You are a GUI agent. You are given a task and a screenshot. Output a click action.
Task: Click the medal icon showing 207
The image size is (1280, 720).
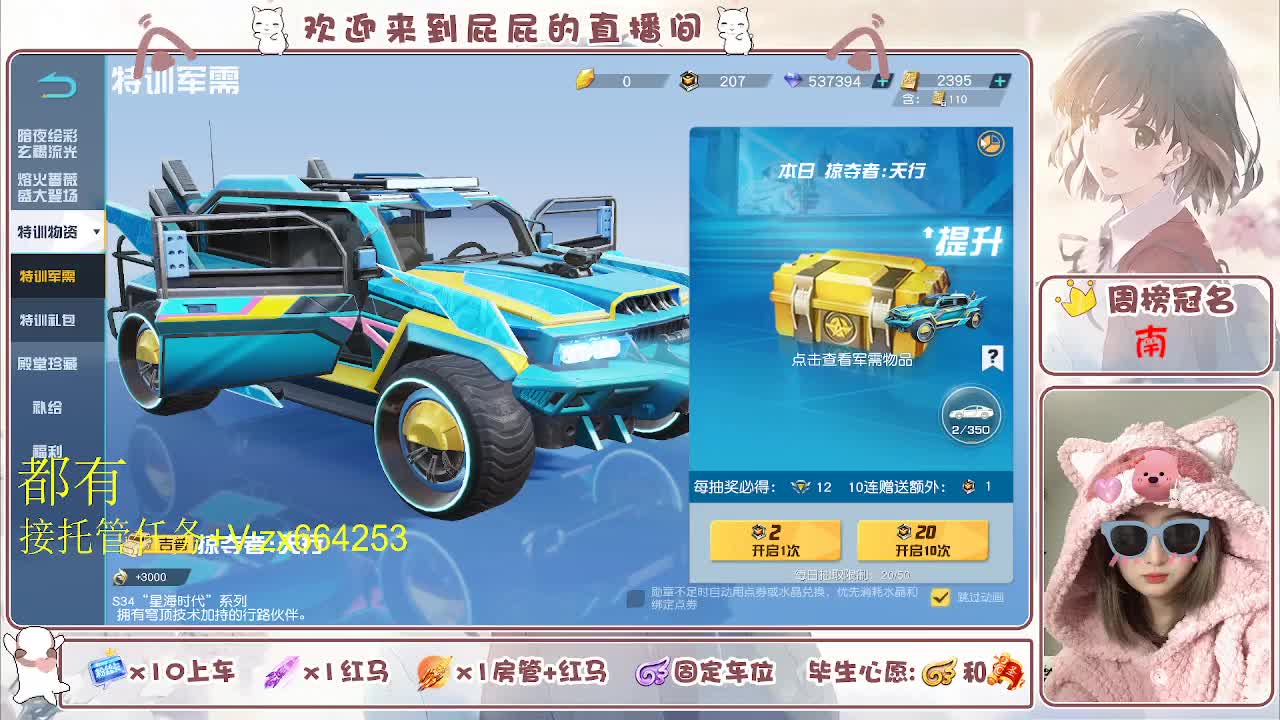pos(689,81)
